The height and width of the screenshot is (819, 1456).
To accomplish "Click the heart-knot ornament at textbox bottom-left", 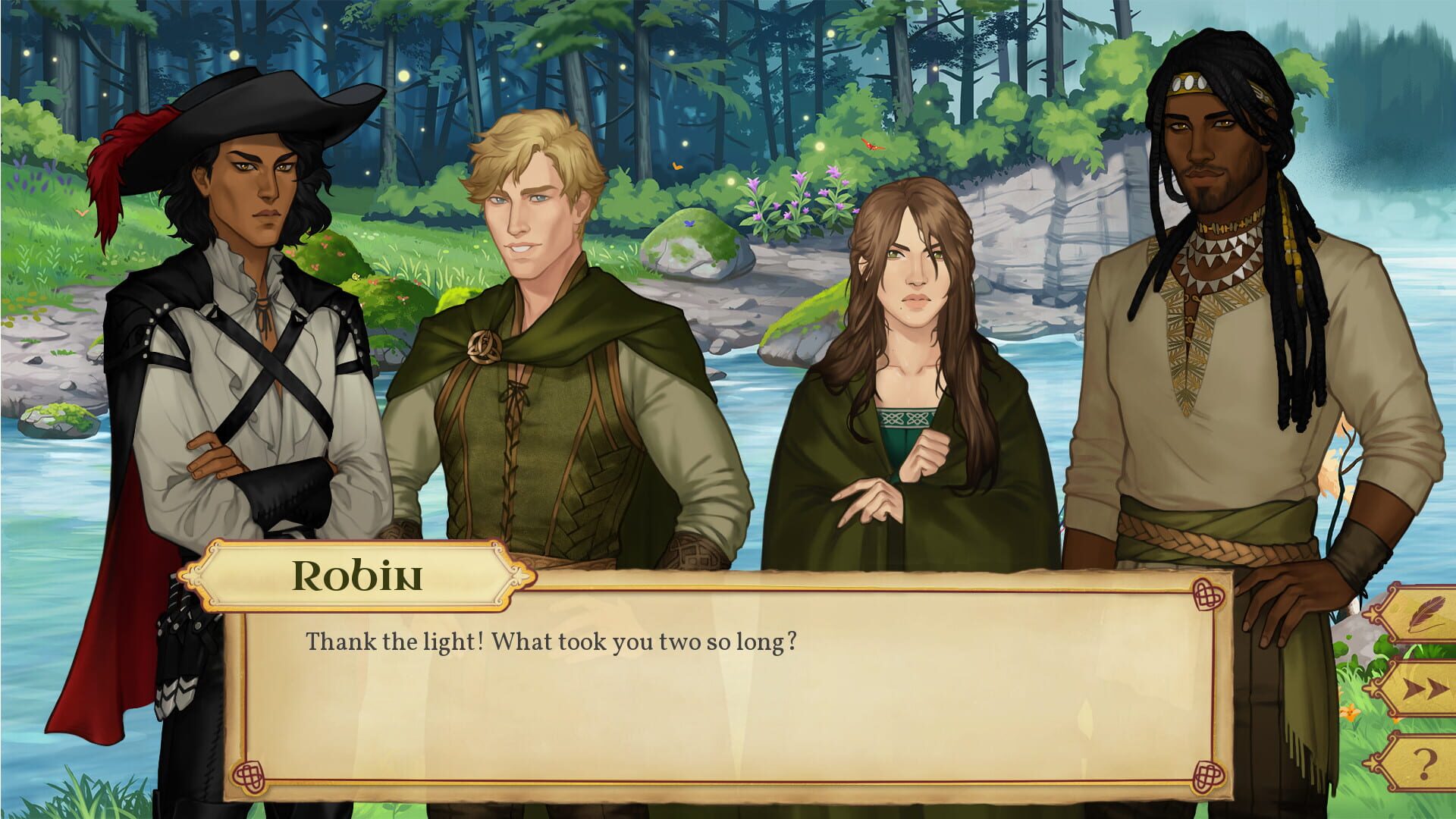I will 249,777.
